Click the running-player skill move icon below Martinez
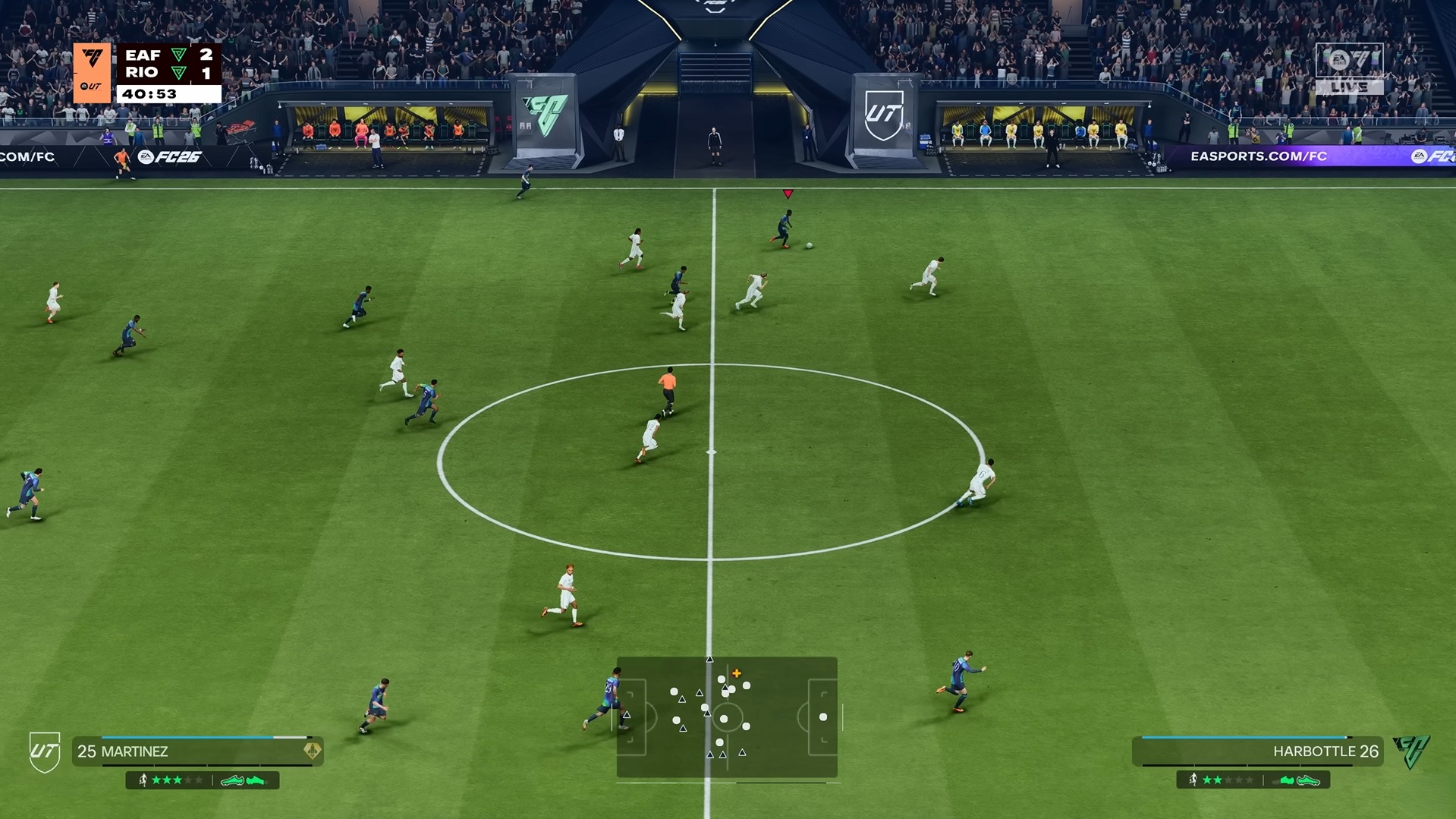Viewport: 1456px width, 819px height. [143, 780]
